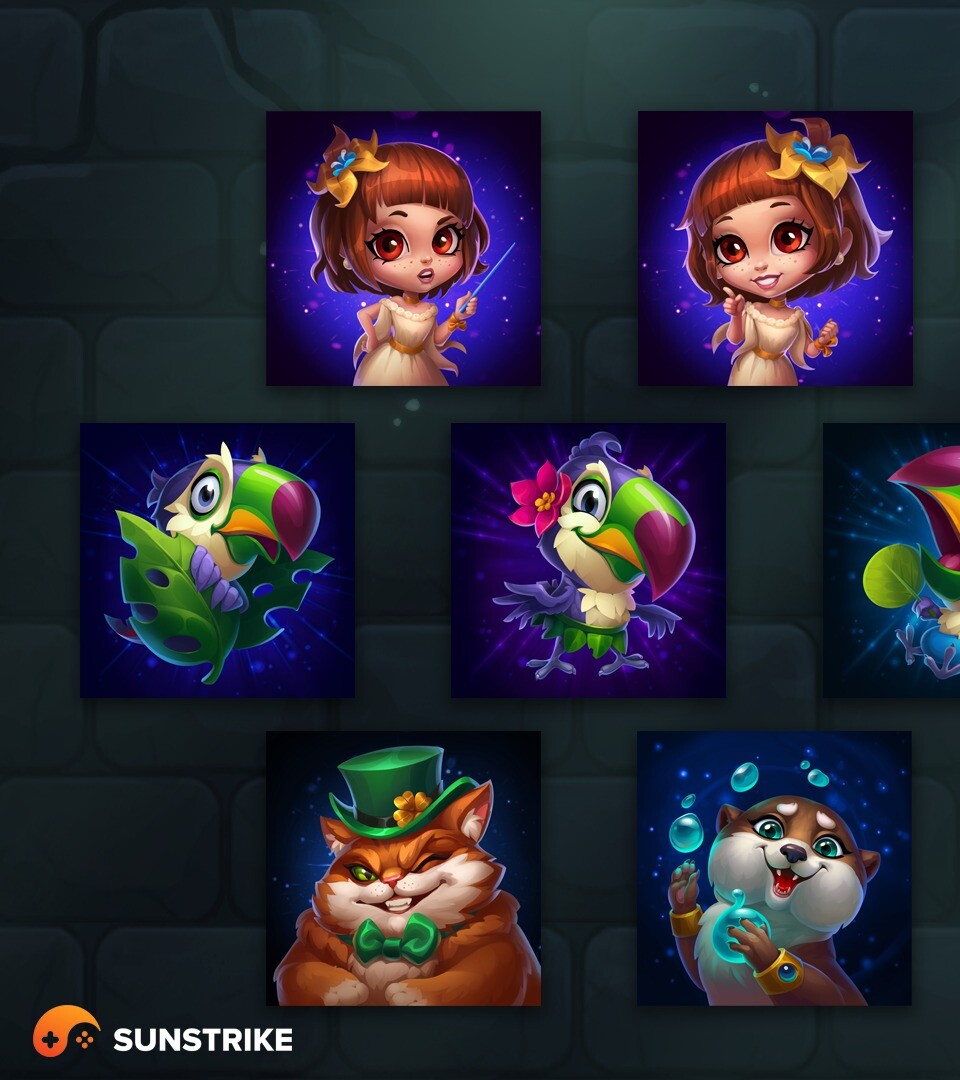Open the toucan behind green leaf tile
This screenshot has height=1080, width=960.
click(217, 560)
